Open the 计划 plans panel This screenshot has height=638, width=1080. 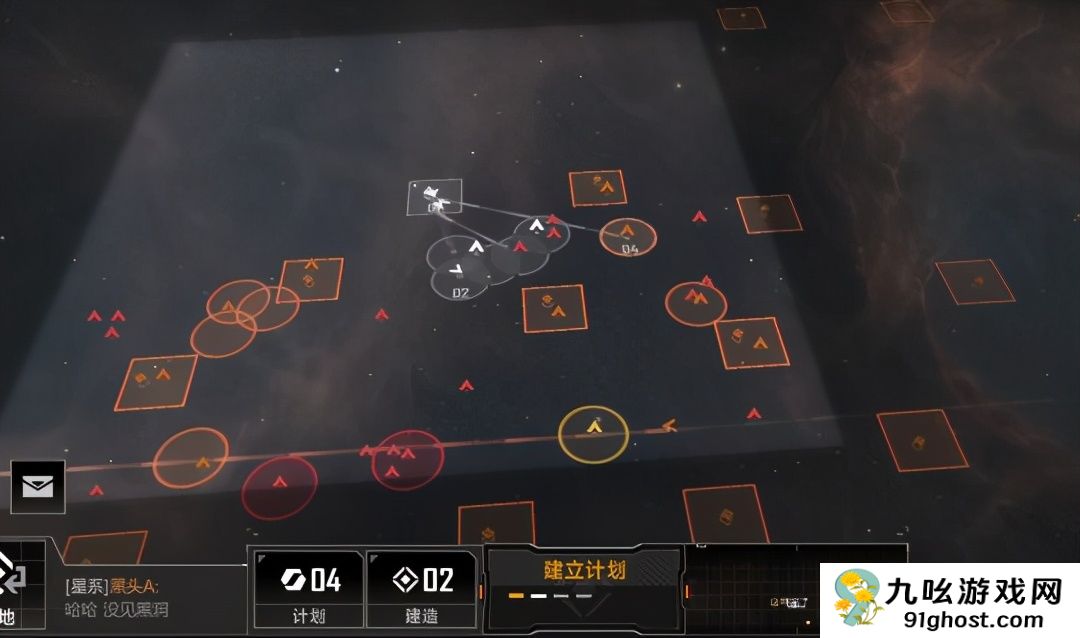[308, 589]
